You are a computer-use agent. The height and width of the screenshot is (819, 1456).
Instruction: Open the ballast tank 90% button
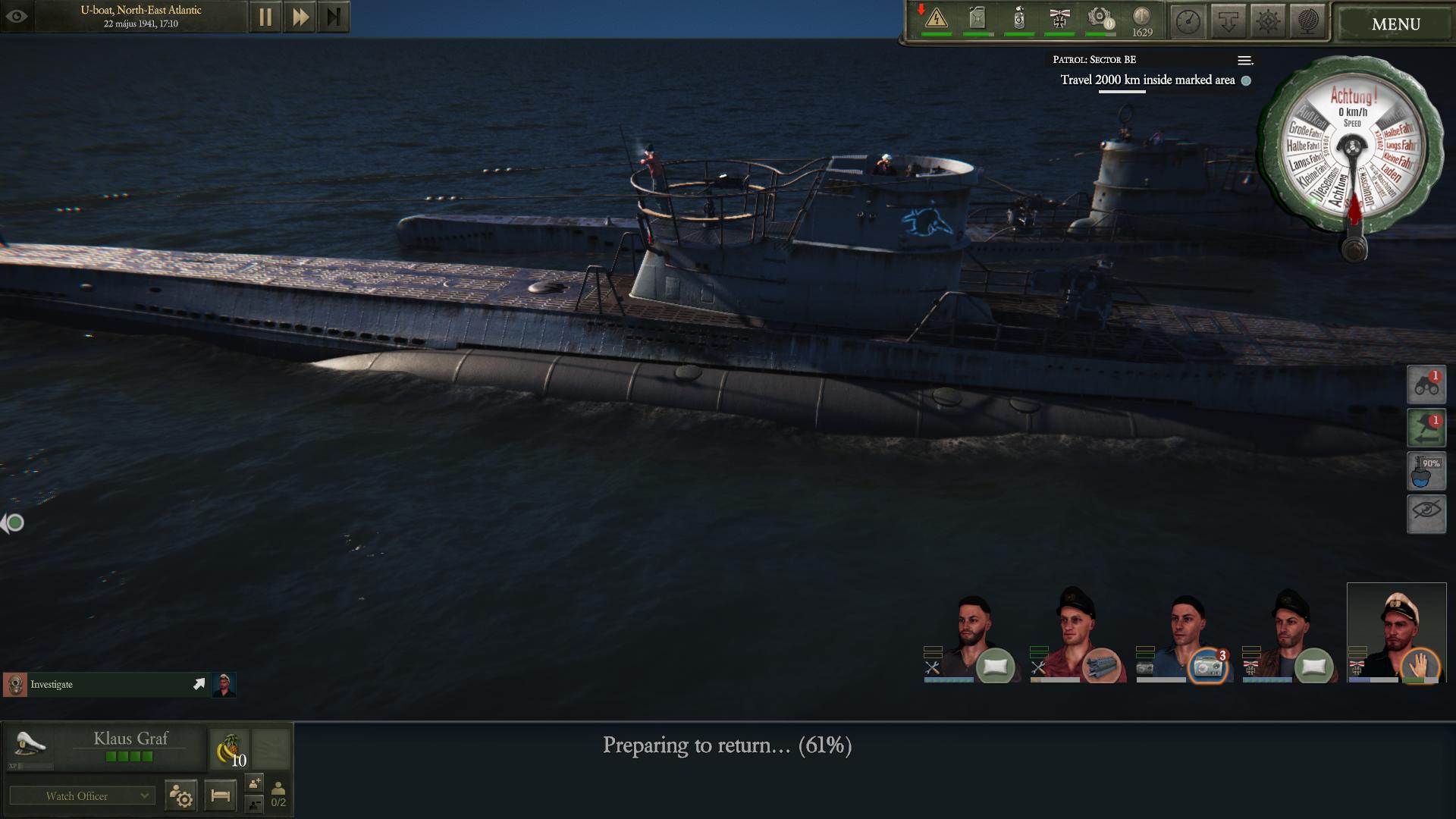pos(1426,471)
